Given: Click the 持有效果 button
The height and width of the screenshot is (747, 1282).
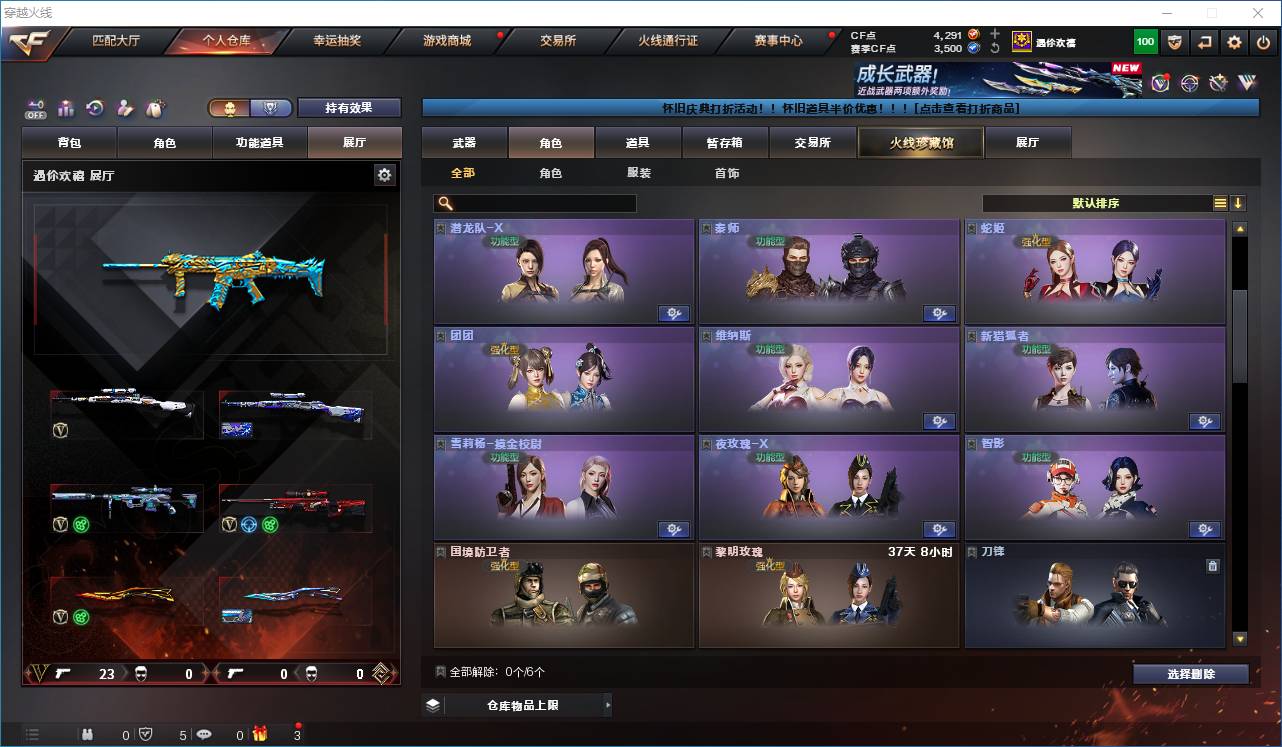Looking at the screenshot, I should (x=348, y=107).
